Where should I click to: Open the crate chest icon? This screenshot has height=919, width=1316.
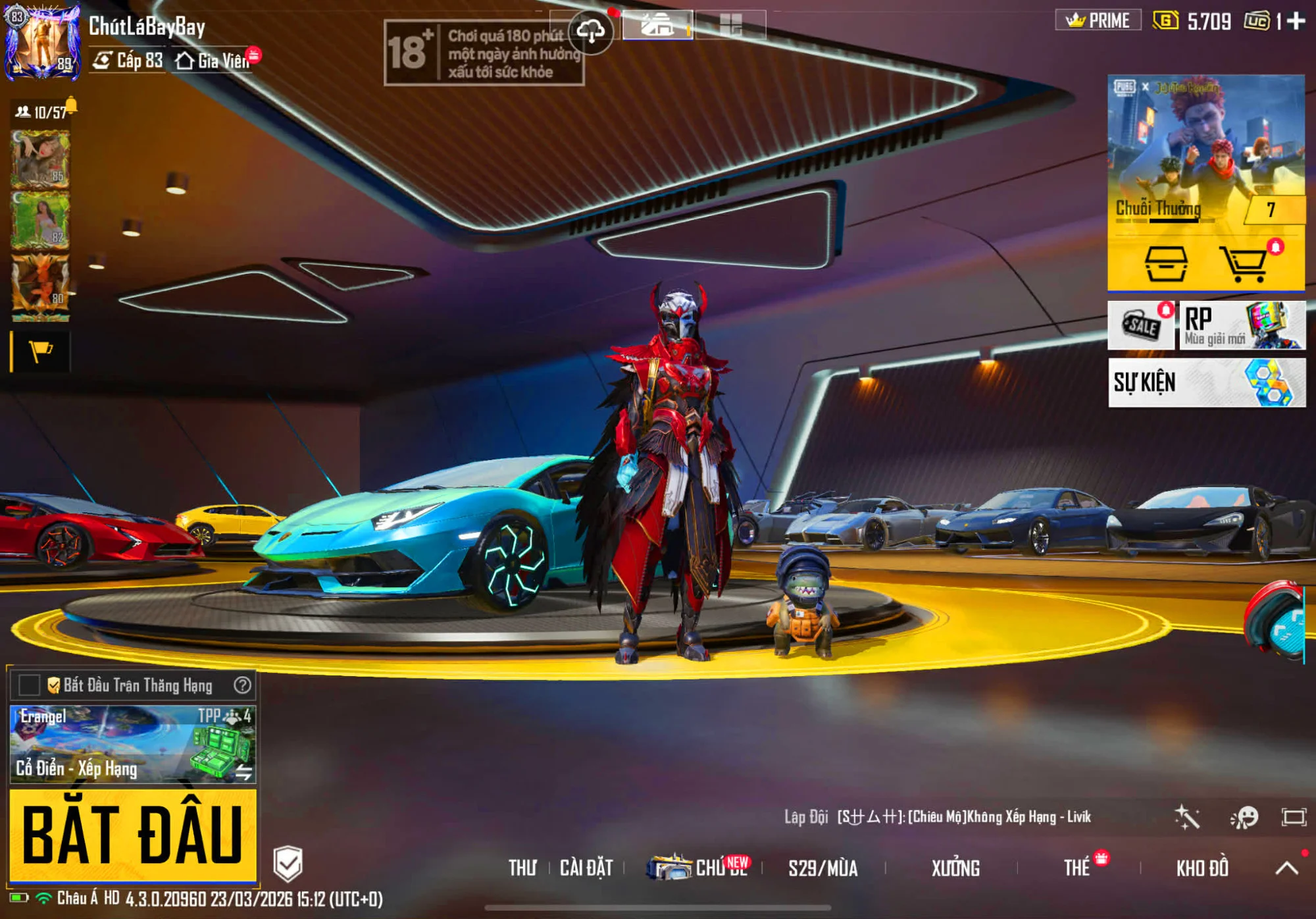[1166, 264]
